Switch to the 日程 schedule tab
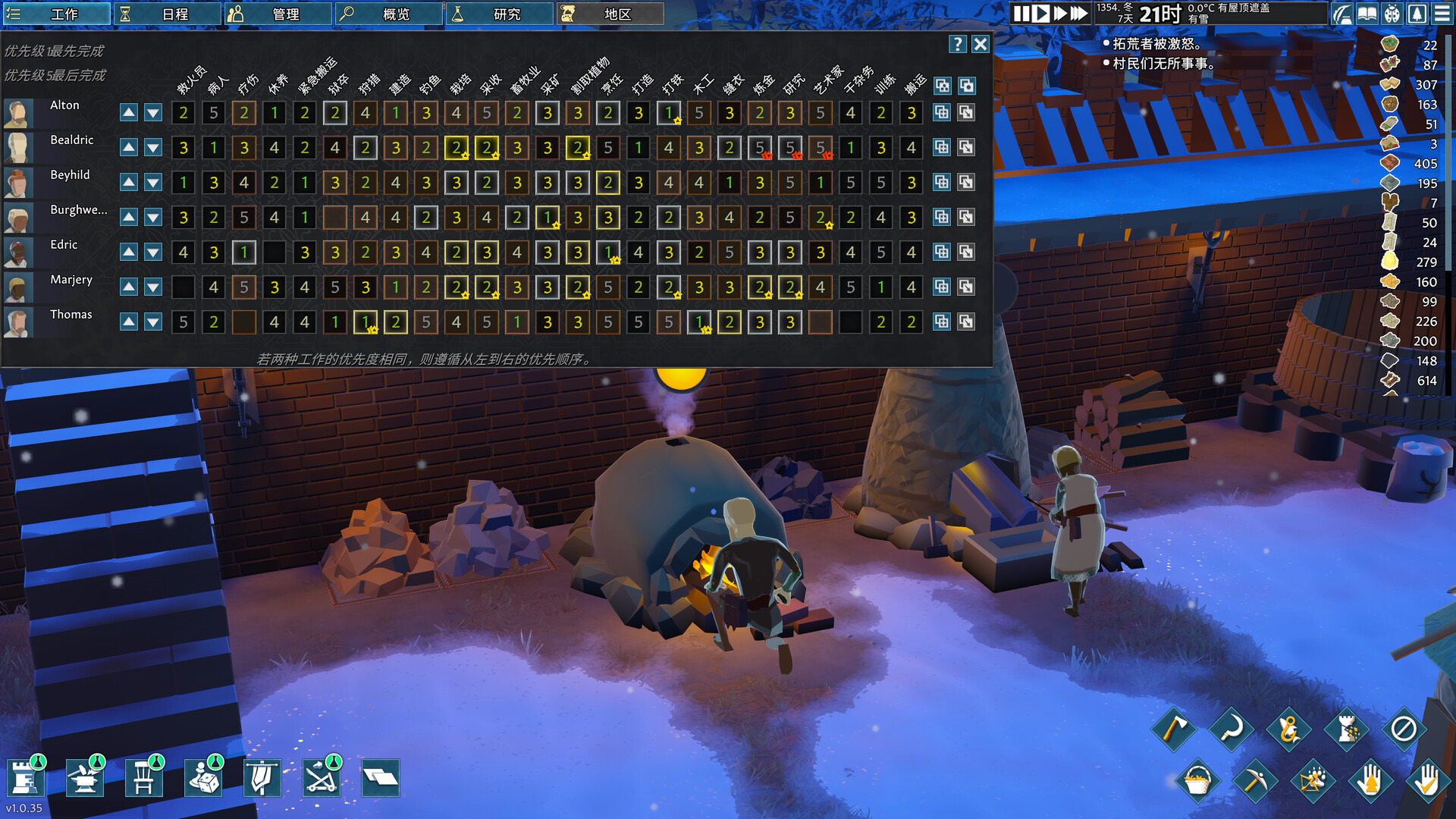 coord(168,14)
